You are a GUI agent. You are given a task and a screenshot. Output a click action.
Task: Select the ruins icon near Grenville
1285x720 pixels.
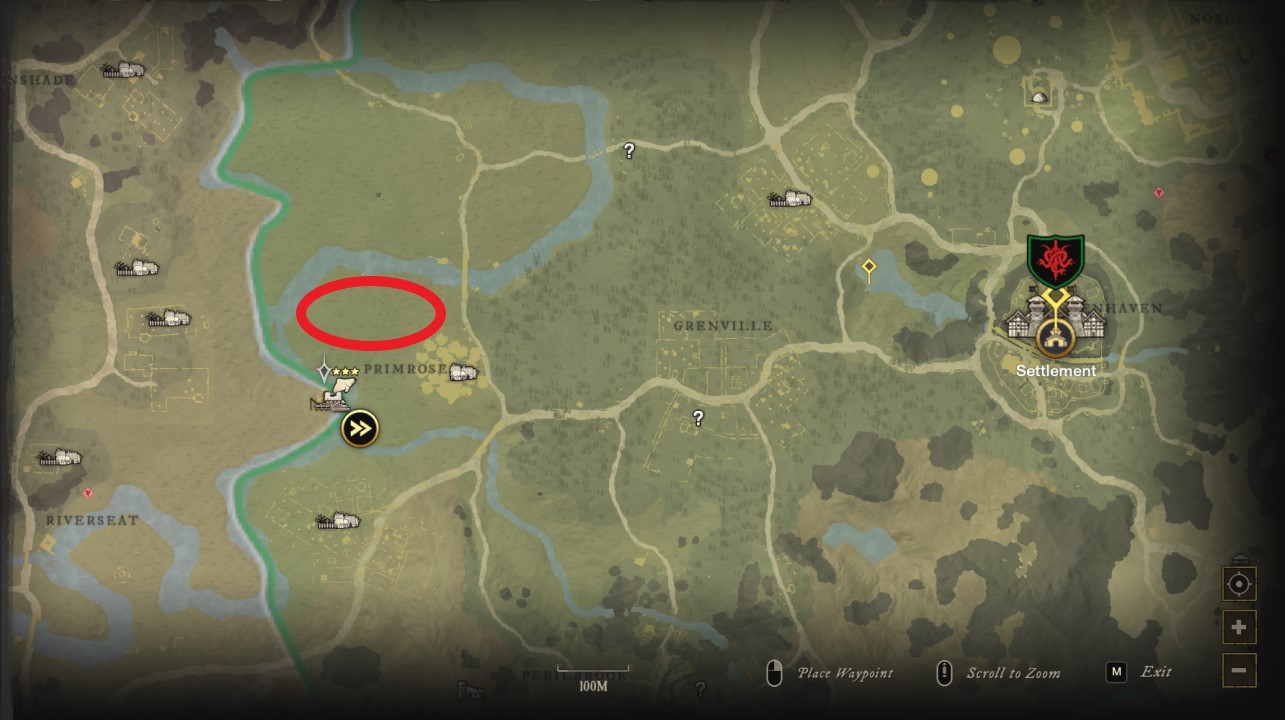tap(788, 196)
